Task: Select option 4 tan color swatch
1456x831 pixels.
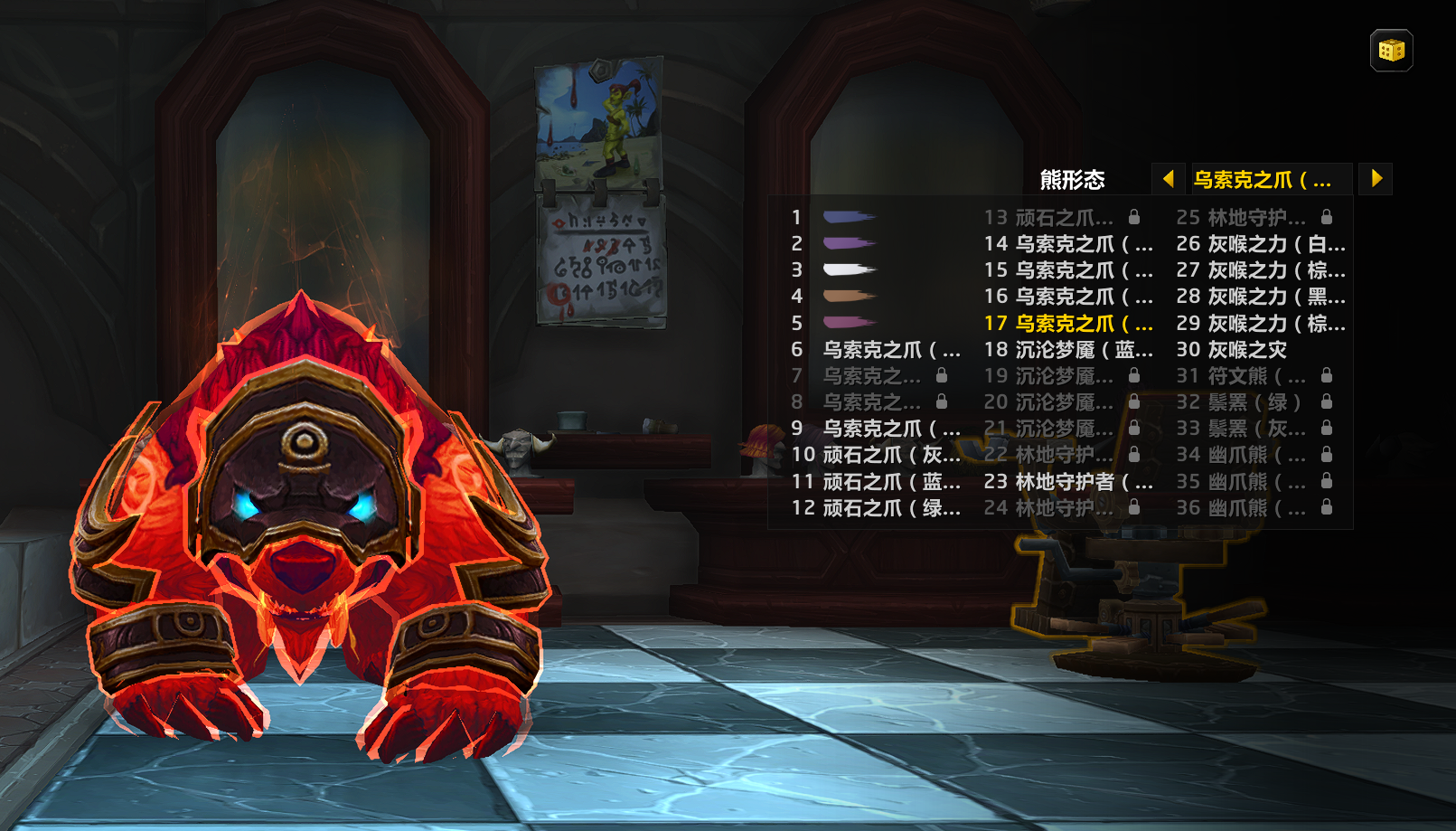Action: 849,296
